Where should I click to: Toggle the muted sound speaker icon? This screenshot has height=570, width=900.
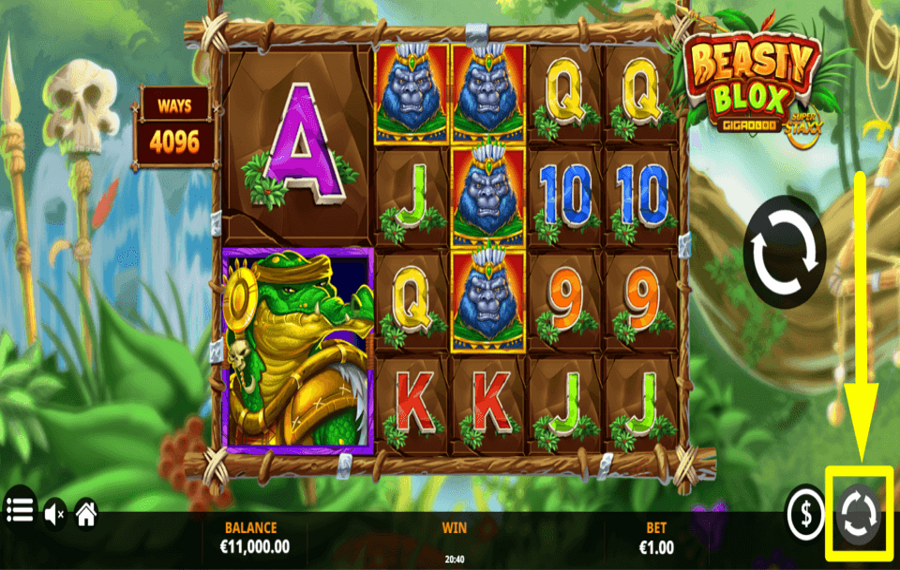[x=54, y=514]
